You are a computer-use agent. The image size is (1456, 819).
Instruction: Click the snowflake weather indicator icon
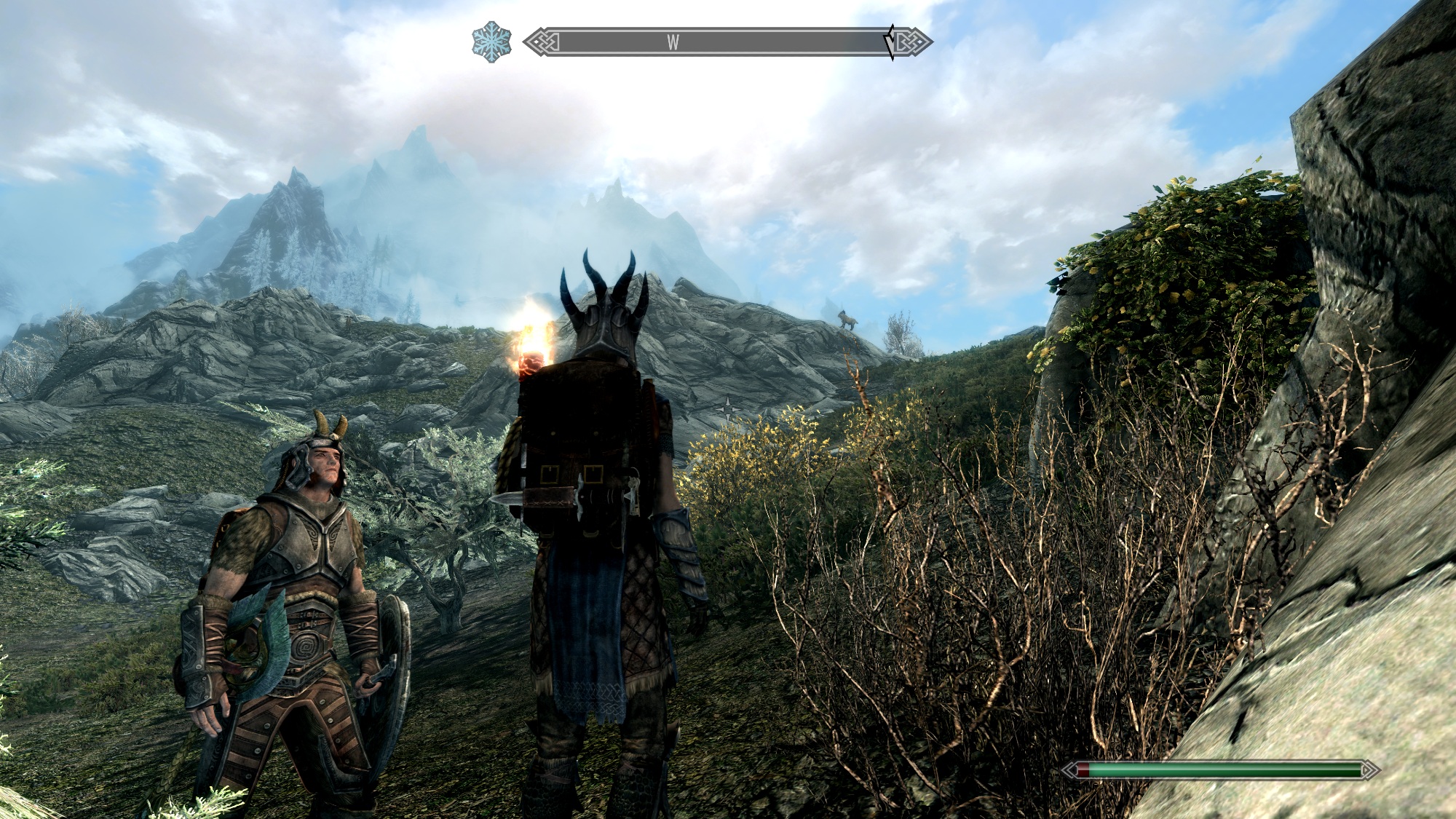491,41
